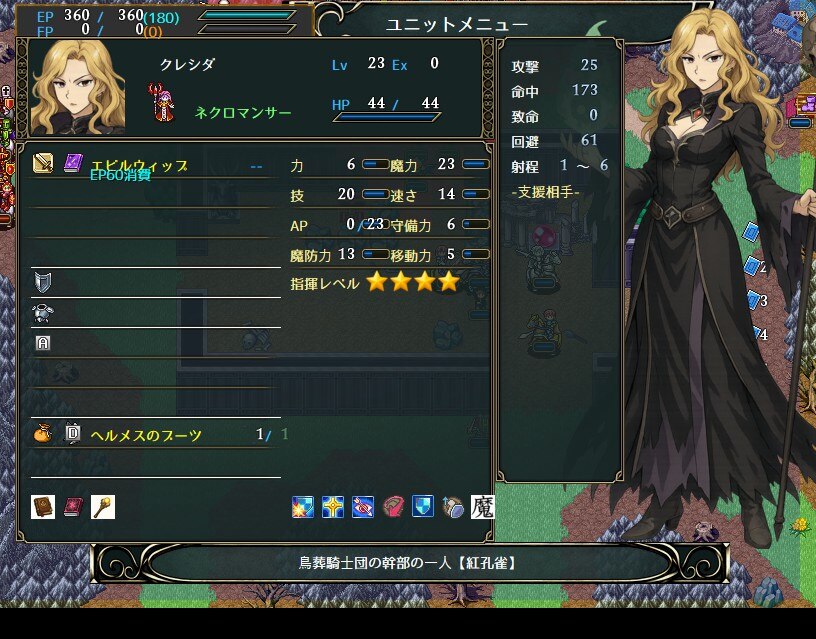Inspect the shield-with-spark skill icon
The width and height of the screenshot is (816, 639).
303,507
